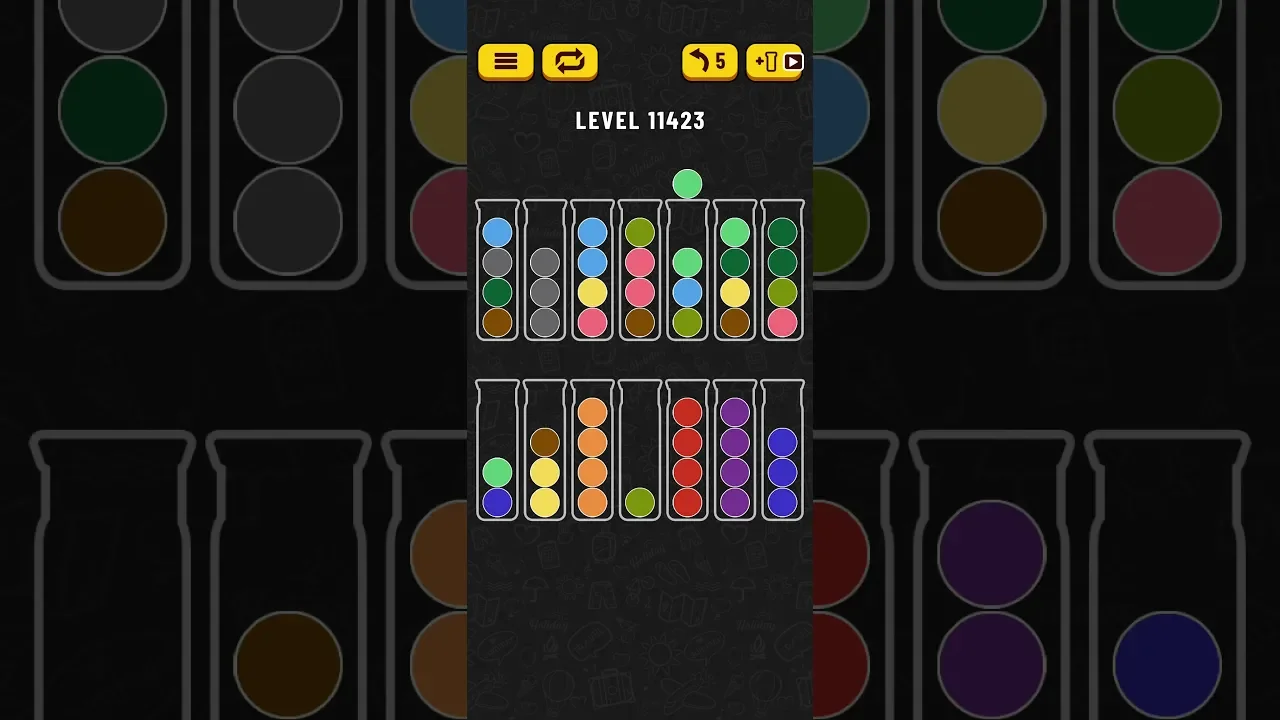
Task: Pick the tube with green ball on dark blue
Action: point(497,452)
